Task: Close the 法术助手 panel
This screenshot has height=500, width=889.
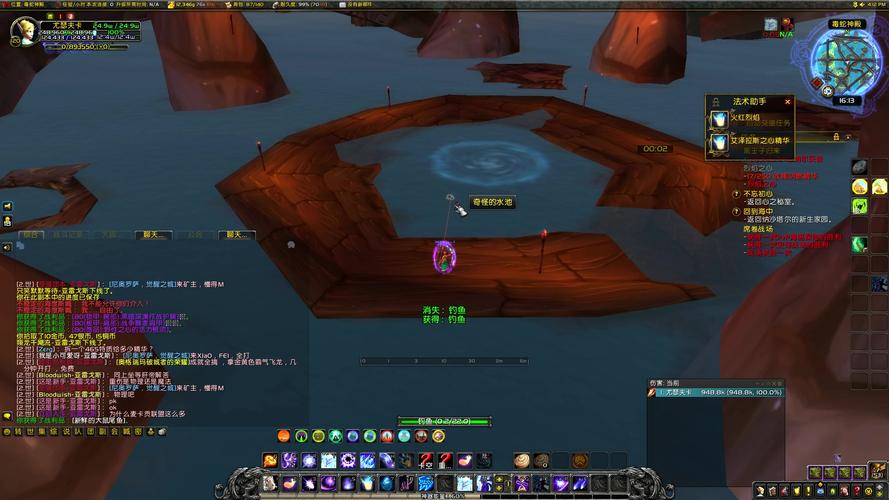Action: tap(788, 101)
